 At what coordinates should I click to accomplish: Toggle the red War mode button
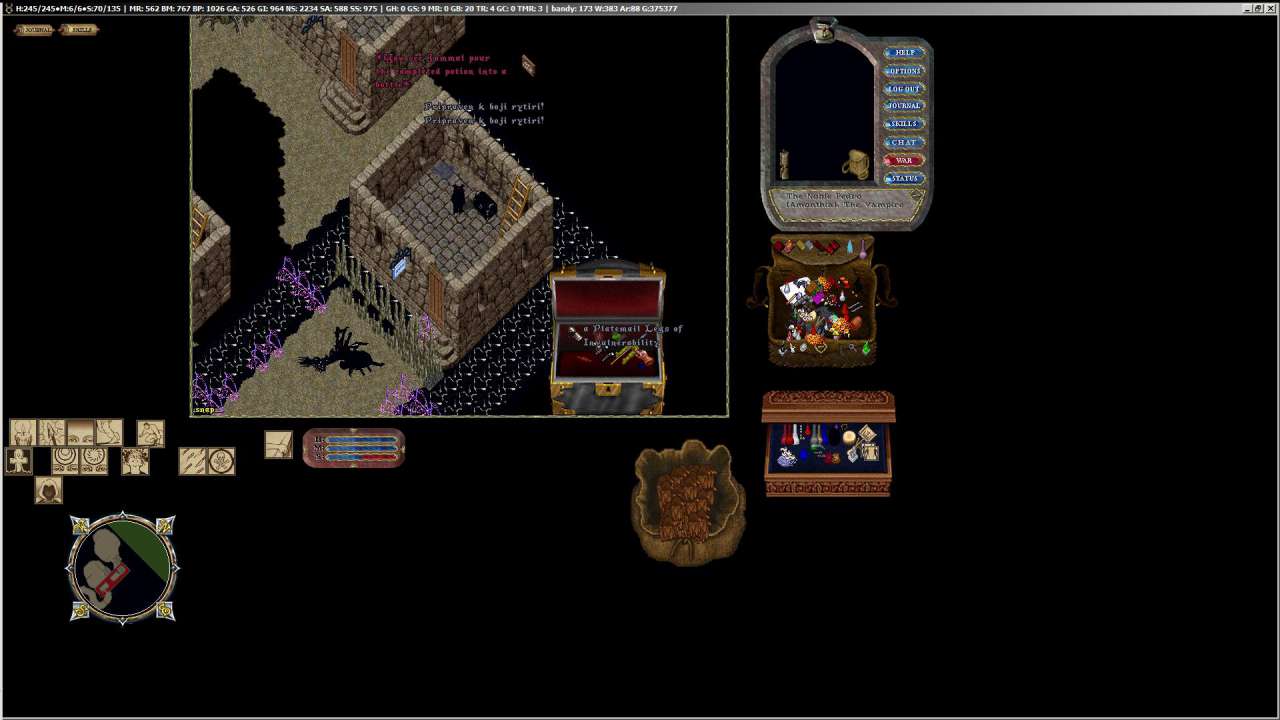pyautogui.click(x=904, y=160)
